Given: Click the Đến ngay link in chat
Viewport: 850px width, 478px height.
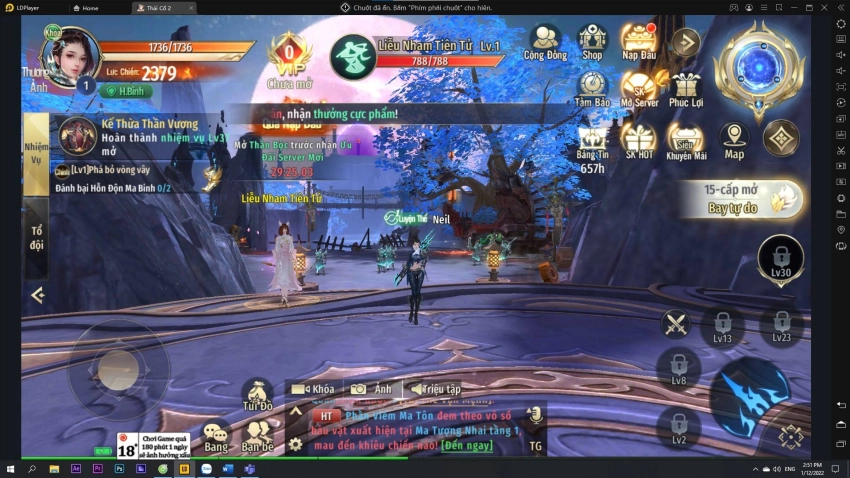Looking at the screenshot, I should click(465, 444).
